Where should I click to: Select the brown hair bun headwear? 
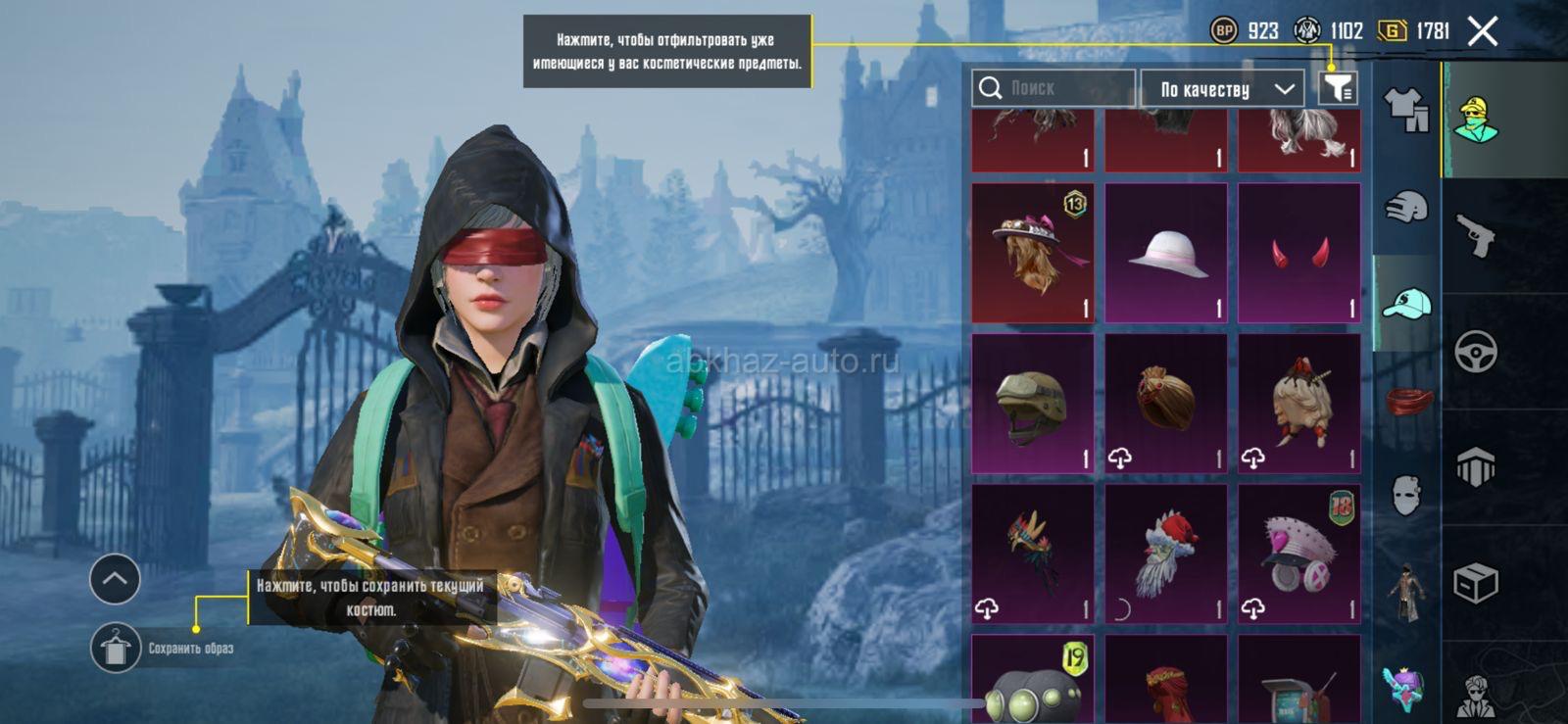(x=1166, y=404)
